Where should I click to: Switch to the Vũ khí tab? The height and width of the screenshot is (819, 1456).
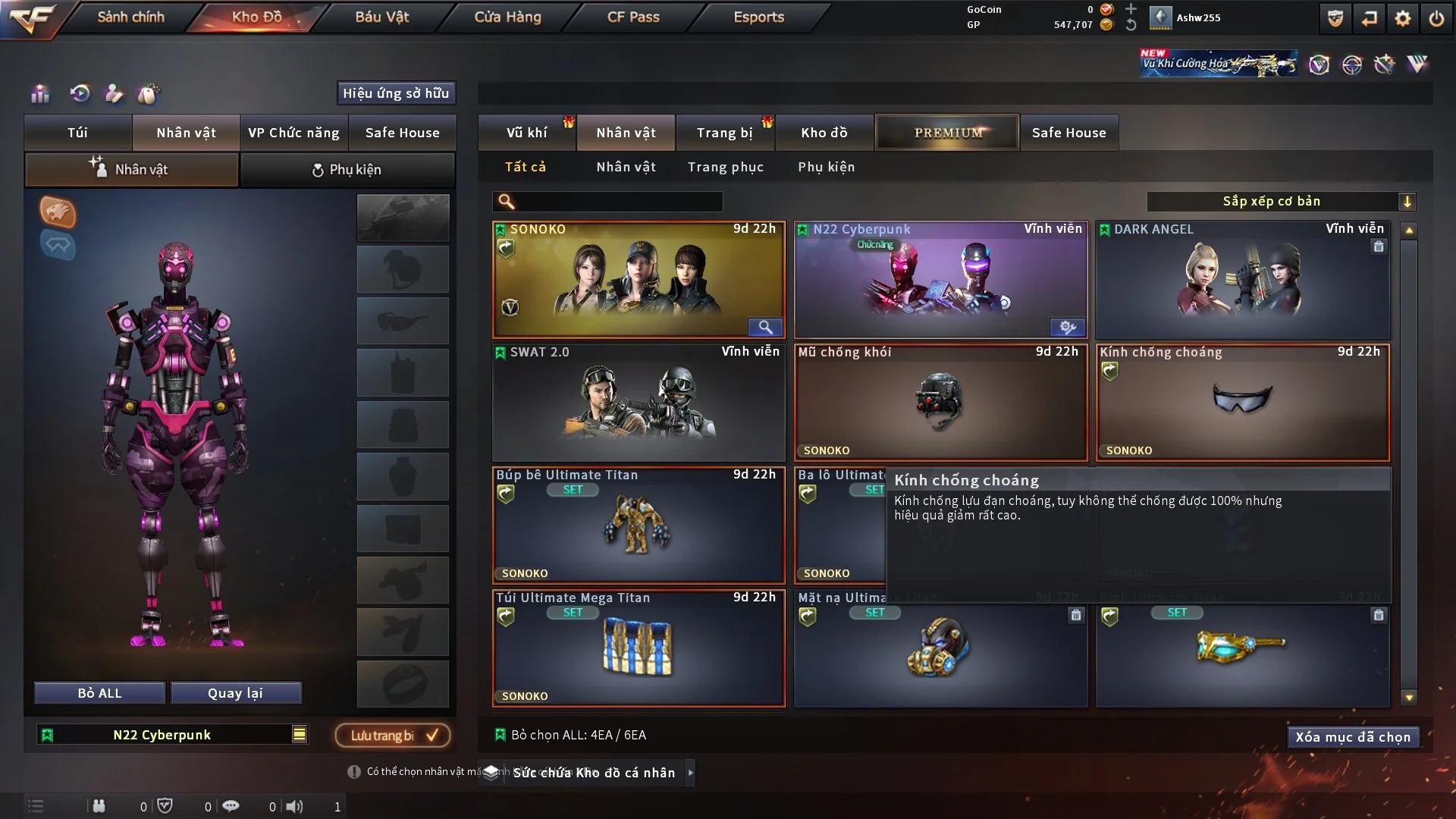click(526, 133)
